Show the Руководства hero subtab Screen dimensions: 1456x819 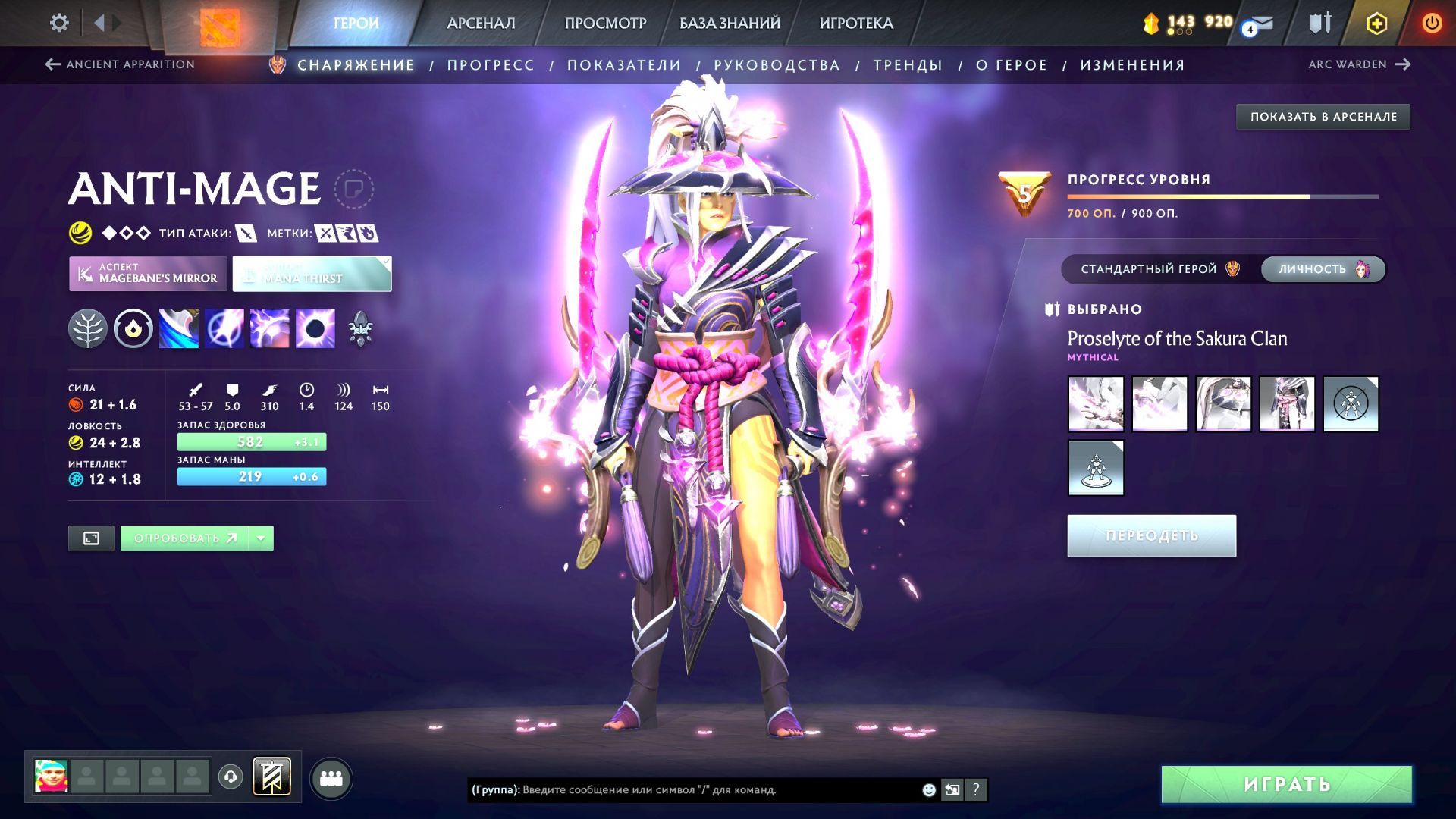pyautogui.click(x=777, y=65)
